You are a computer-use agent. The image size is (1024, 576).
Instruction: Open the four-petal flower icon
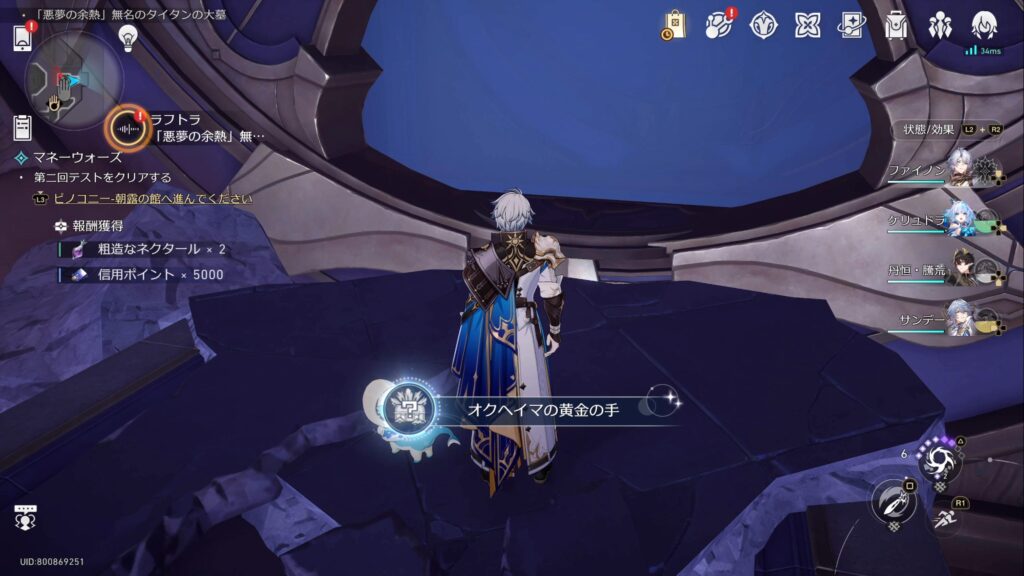pyautogui.click(x=807, y=25)
